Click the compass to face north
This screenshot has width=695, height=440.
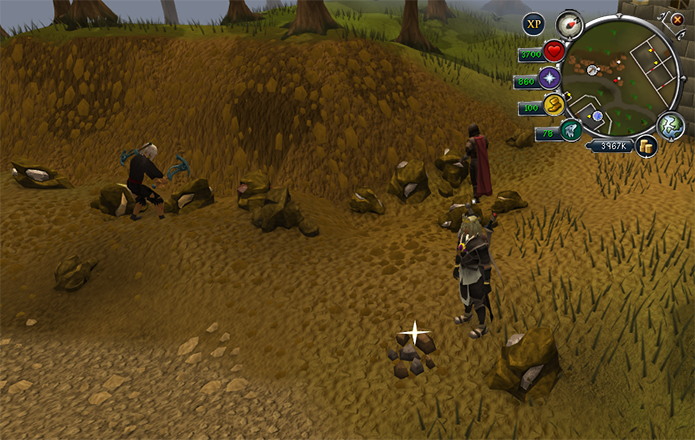tap(569, 24)
